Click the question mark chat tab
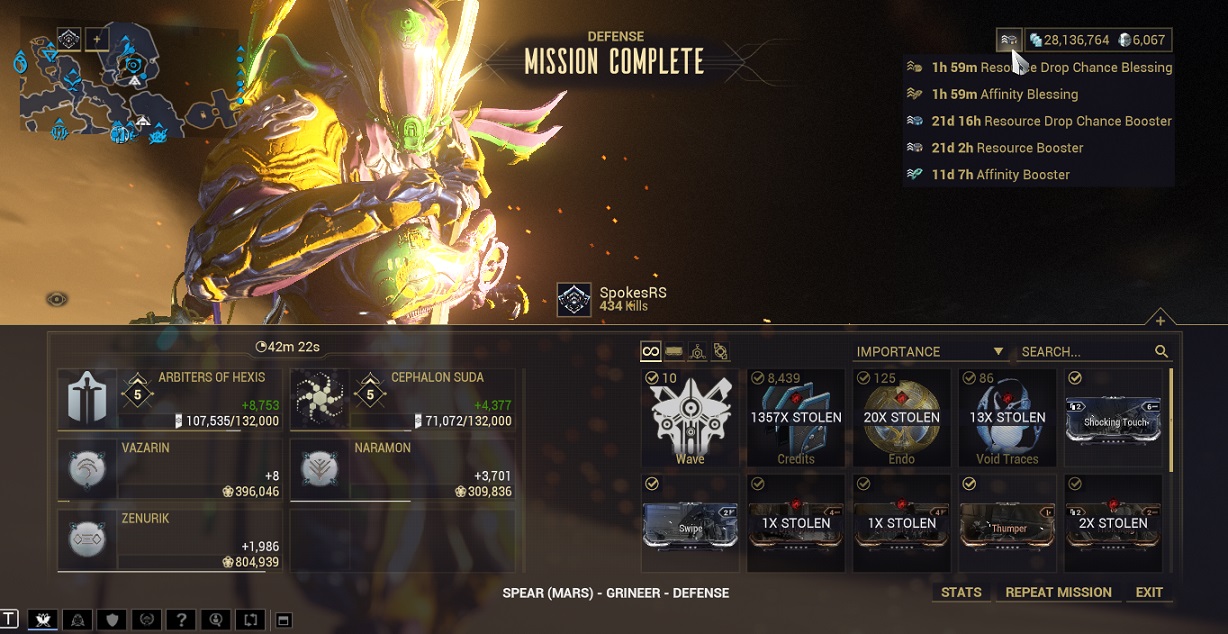The height and width of the screenshot is (634, 1228). tap(179, 620)
